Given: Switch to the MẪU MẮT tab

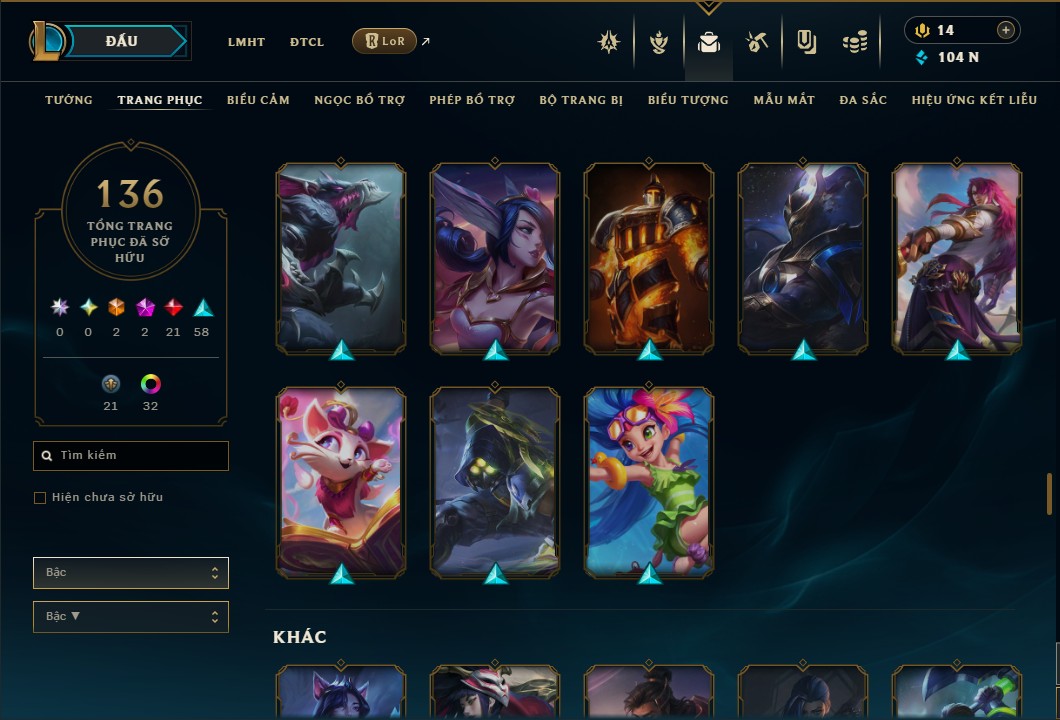Looking at the screenshot, I should (784, 100).
